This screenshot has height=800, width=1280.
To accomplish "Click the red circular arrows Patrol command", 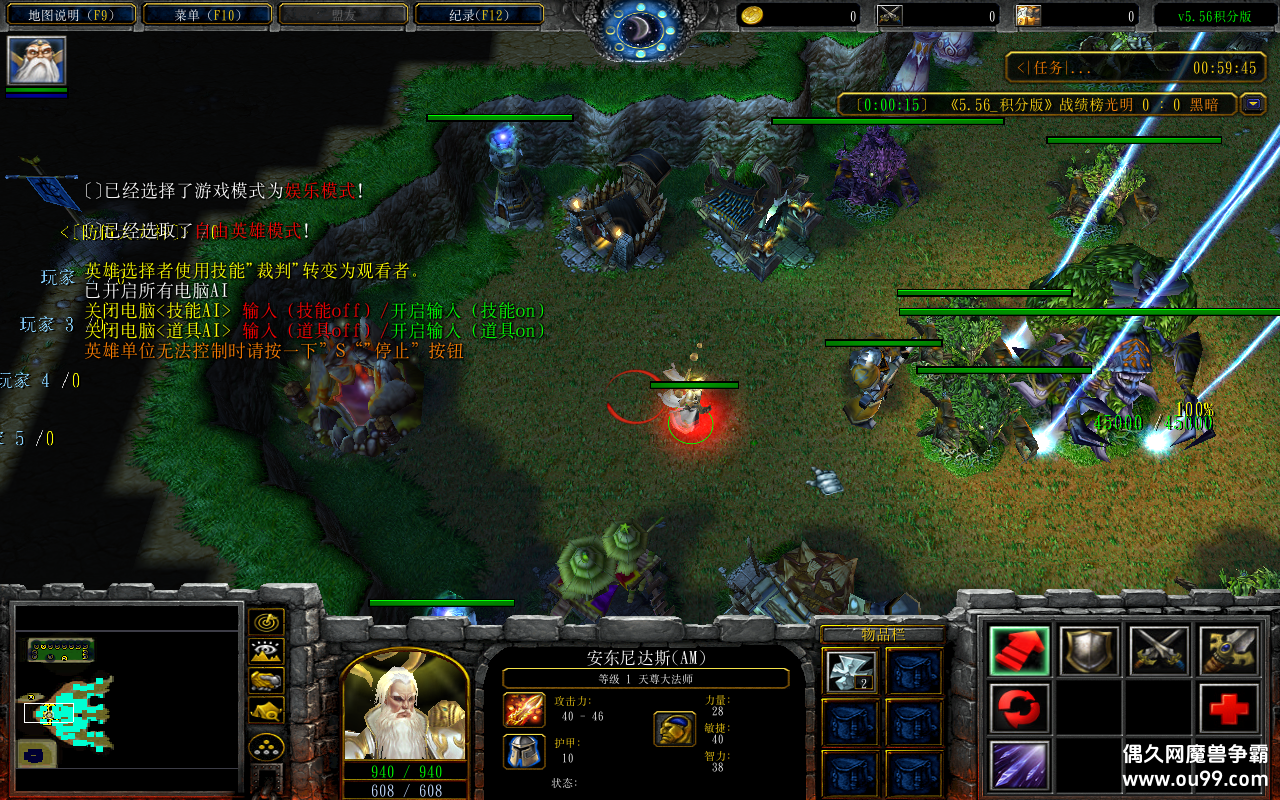I will (x=1020, y=708).
